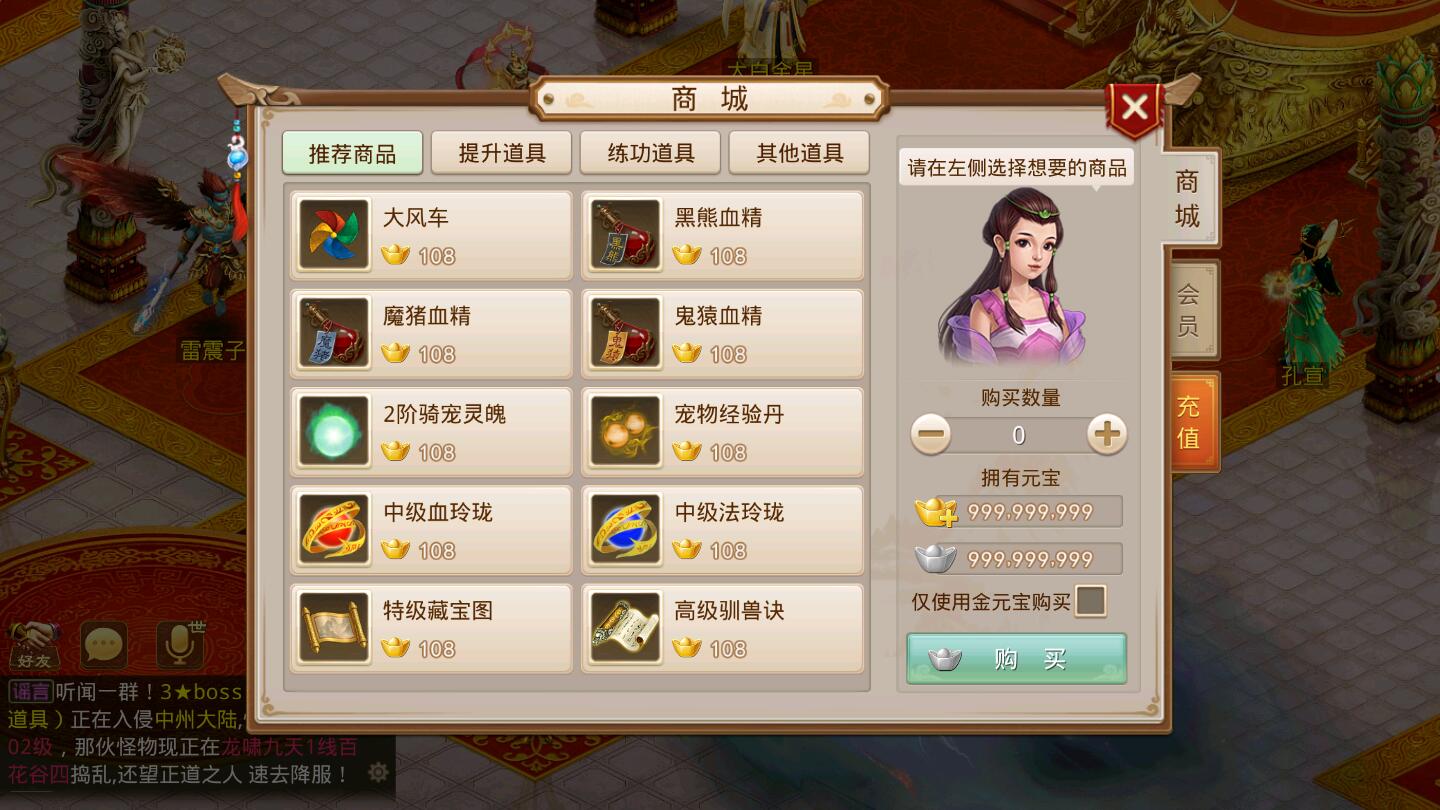Increase purchase quantity with the plus button

click(1105, 435)
